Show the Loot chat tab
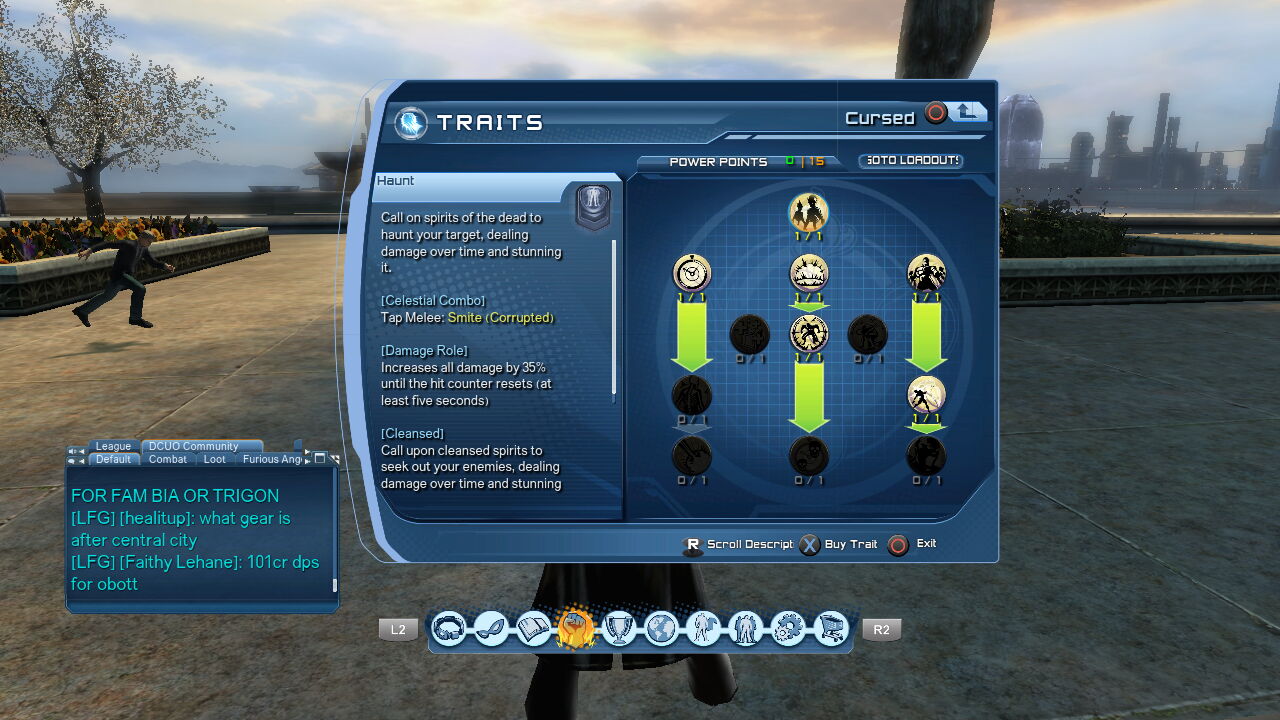This screenshot has width=1280, height=720. point(214,459)
